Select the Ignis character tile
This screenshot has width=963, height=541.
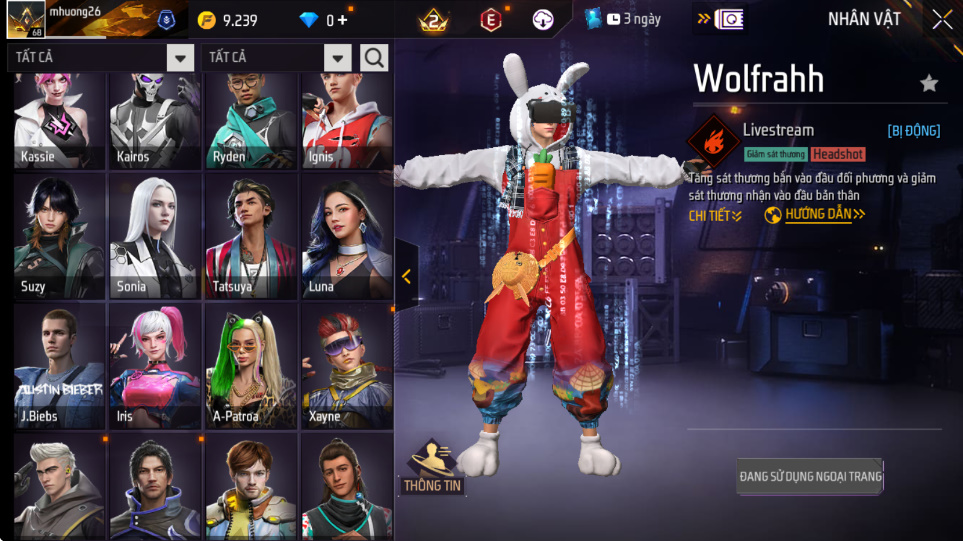point(347,119)
